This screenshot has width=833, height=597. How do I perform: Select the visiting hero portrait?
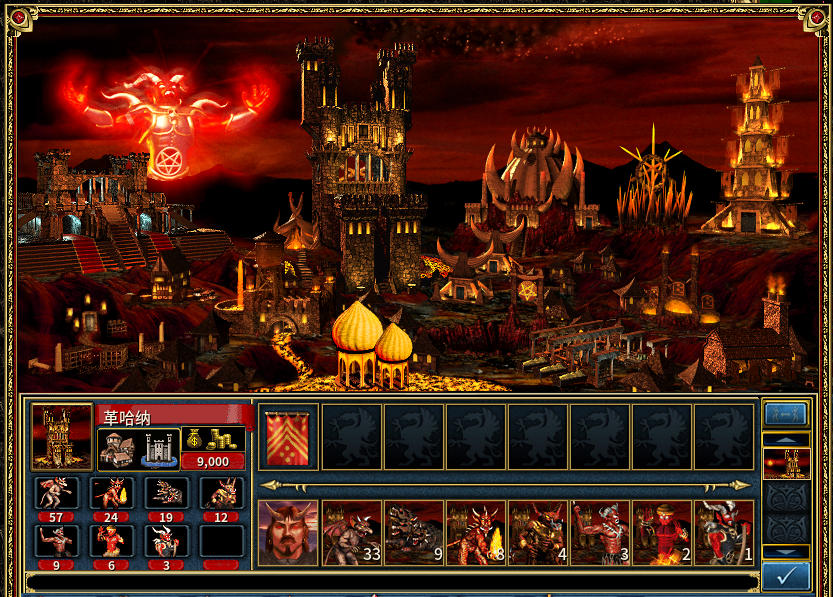coord(288,533)
